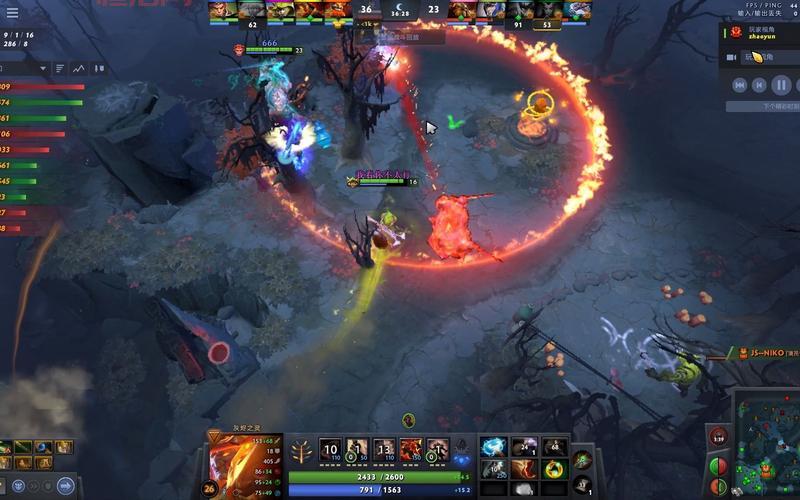Step the replay back one notch
This screenshot has width=800, height=500.
tap(759, 85)
